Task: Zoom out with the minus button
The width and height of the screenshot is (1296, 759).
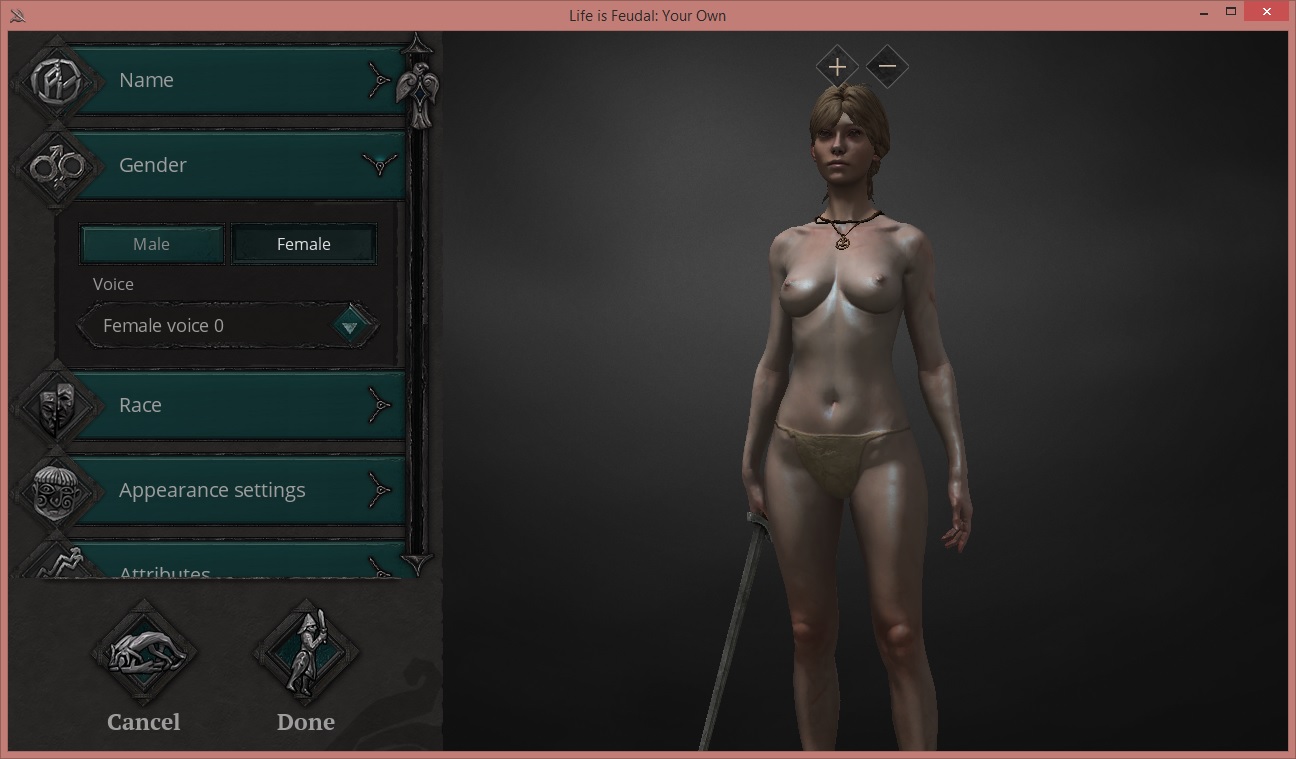Action: pos(887,67)
